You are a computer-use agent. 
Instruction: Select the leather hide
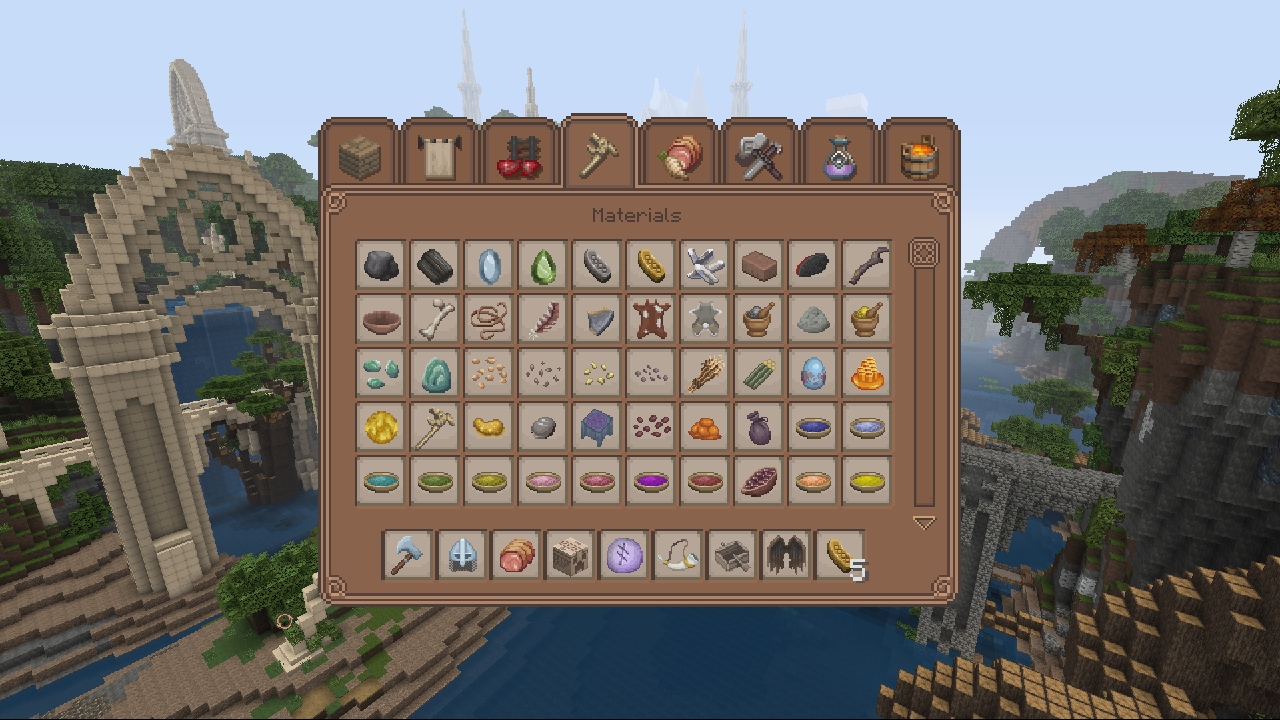651,319
